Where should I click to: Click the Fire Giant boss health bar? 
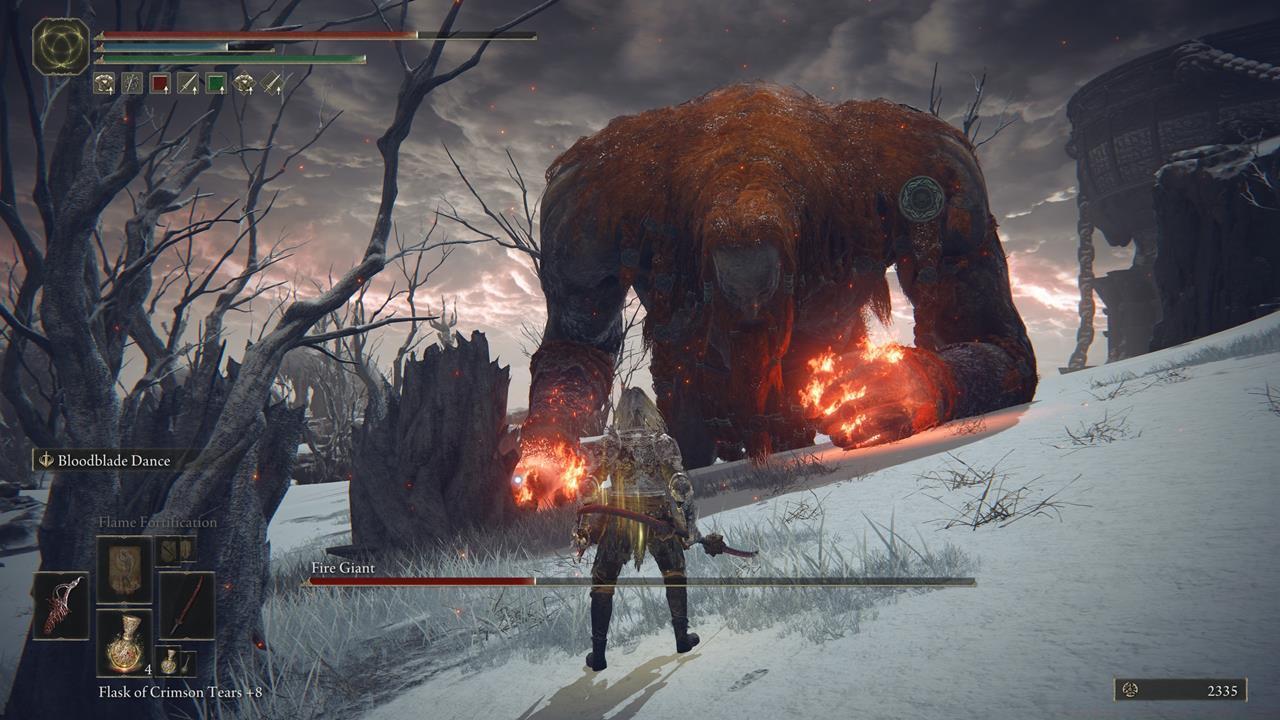click(x=450, y=581)
